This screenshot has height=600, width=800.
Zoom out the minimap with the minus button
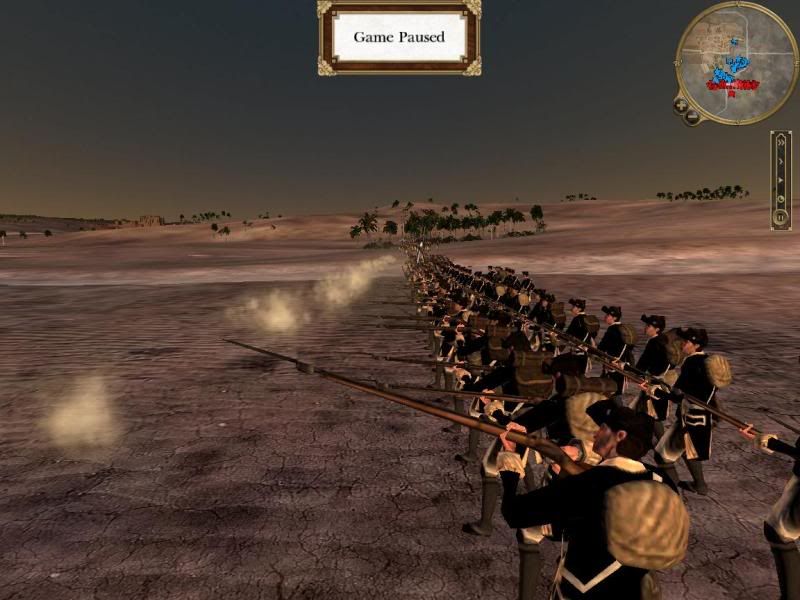click(692, 117)
